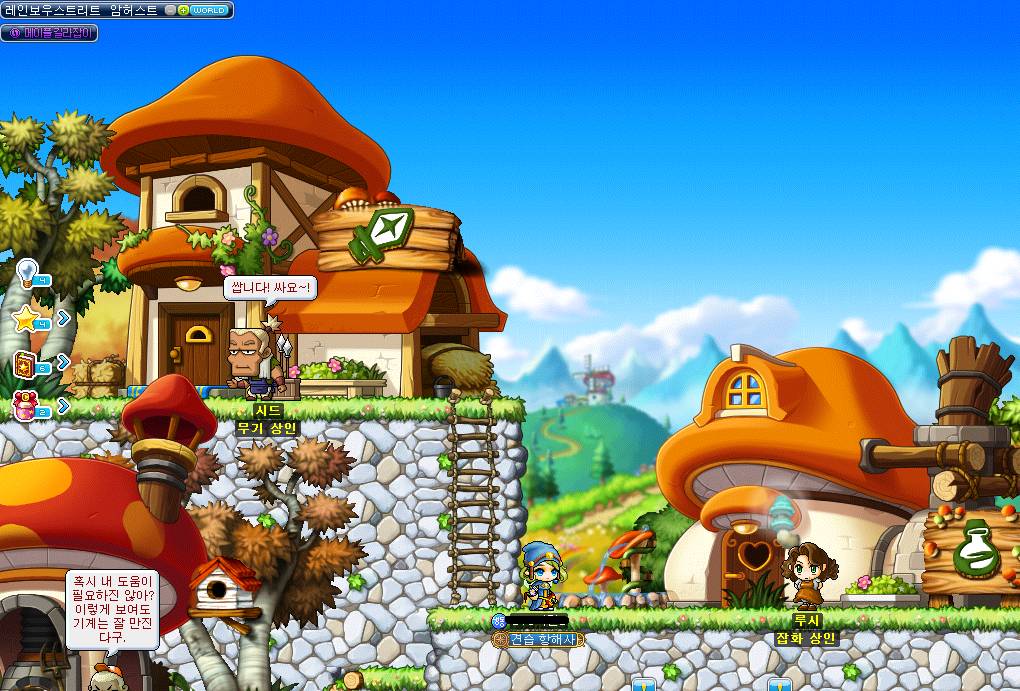This screenshot has height=691, width=1020.
Task: Expand the arrow beside the gift bag icon
Action: coord(63,405)
